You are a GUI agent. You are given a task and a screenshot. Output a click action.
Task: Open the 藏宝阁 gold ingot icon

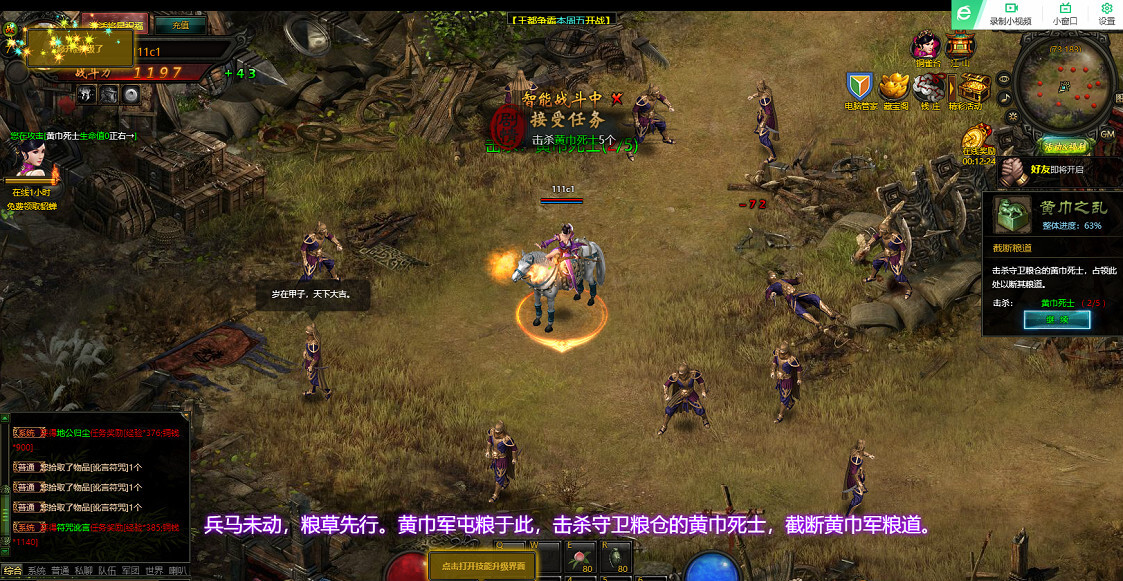[x=894, y=87]
